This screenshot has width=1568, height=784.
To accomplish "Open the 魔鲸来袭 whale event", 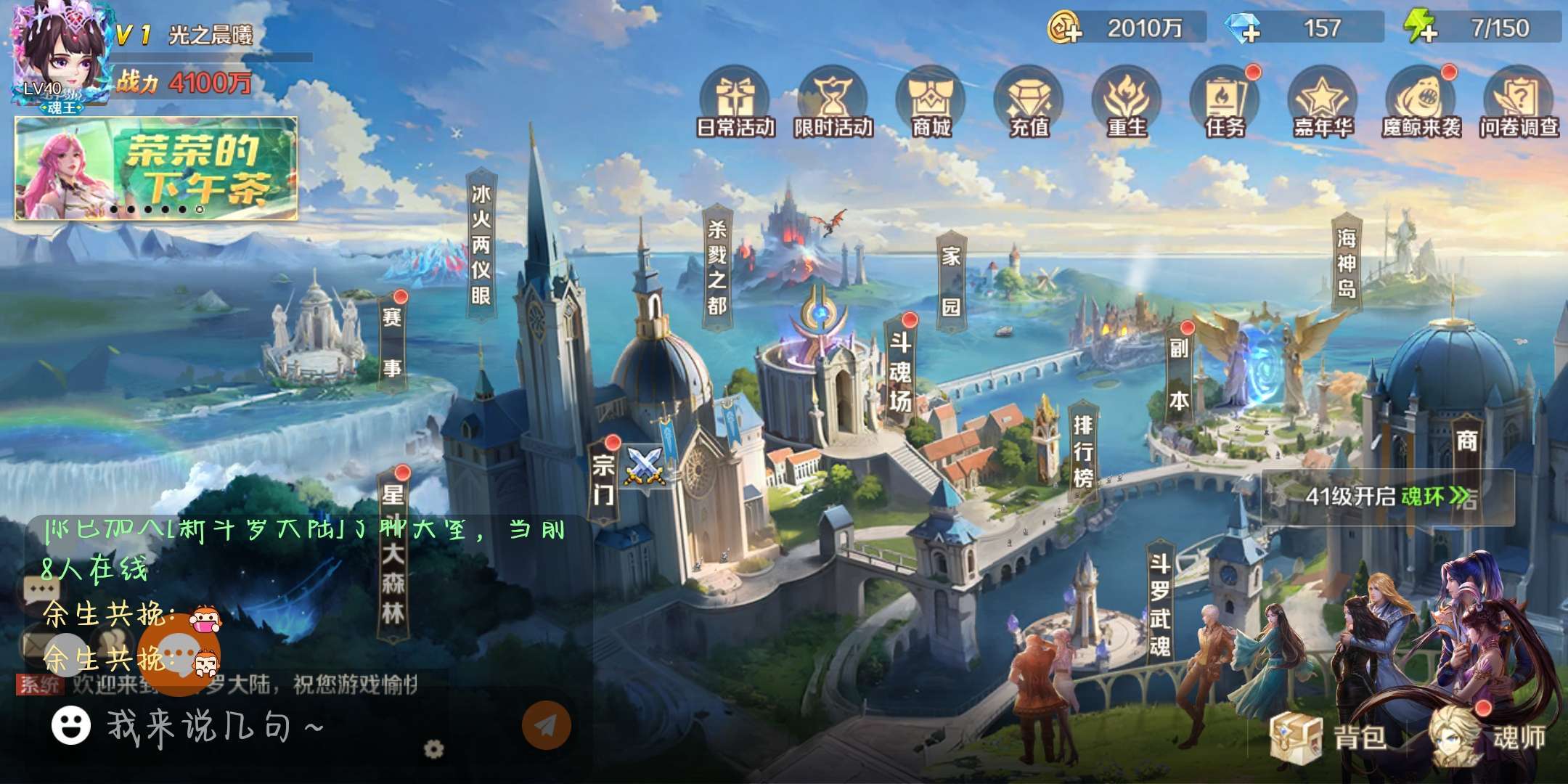I will [1421, 103].
